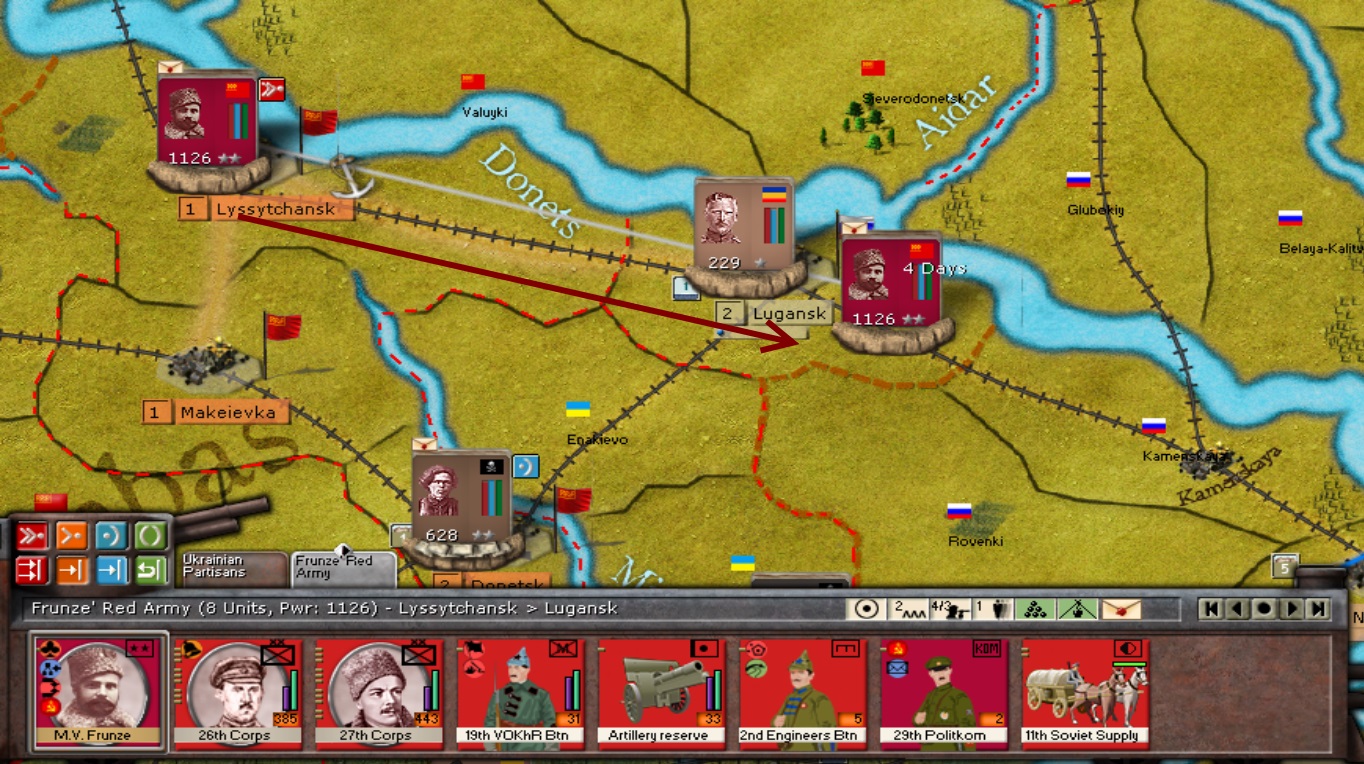The image size is (1364, 764).
Task: Activate the green passive posture button
Action: [150, 536]
